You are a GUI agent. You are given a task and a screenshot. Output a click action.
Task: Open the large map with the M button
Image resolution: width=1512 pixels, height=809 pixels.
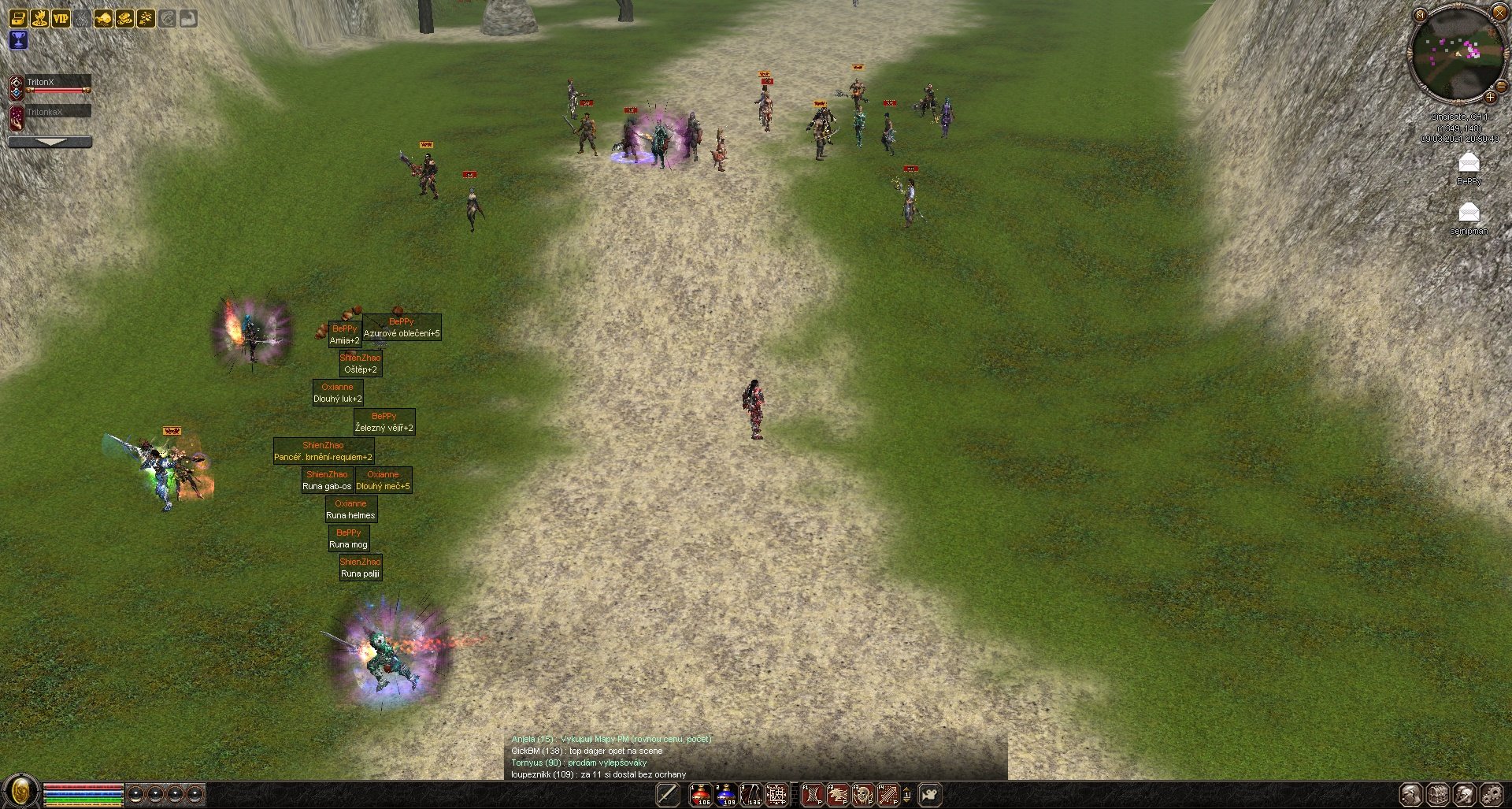(x=1419, y=15)
